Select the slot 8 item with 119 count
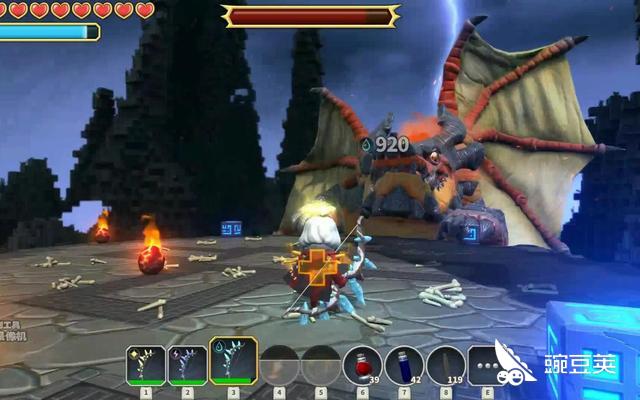The image size is (640, 400). [446, 365]
